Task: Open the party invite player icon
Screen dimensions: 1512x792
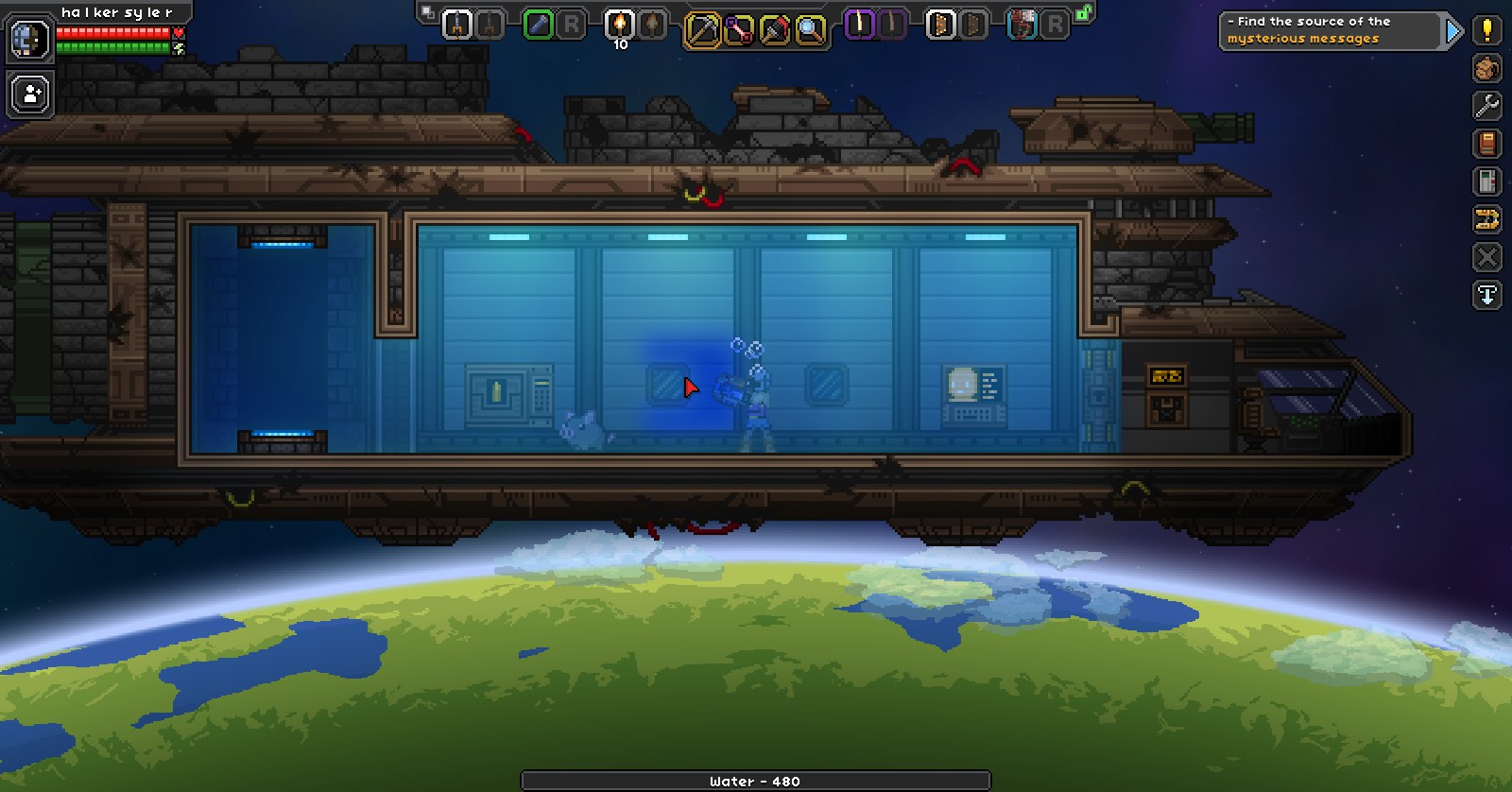Action: pyautogui.click(x=28, y=93)
